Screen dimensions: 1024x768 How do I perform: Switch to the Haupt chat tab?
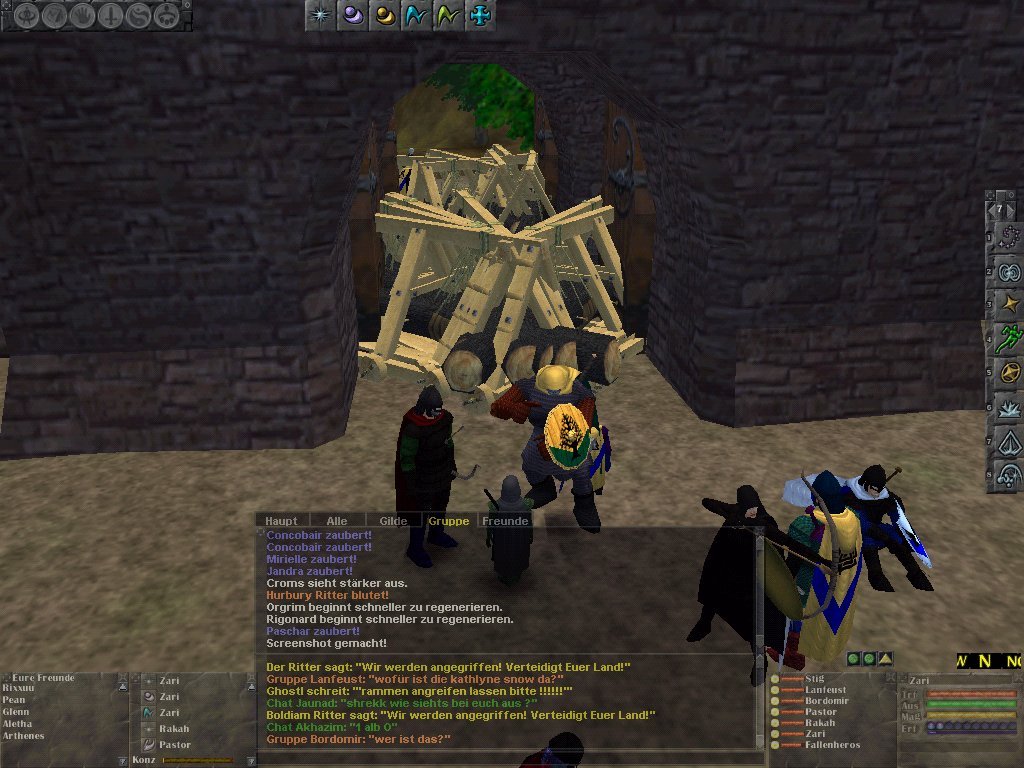281,521
